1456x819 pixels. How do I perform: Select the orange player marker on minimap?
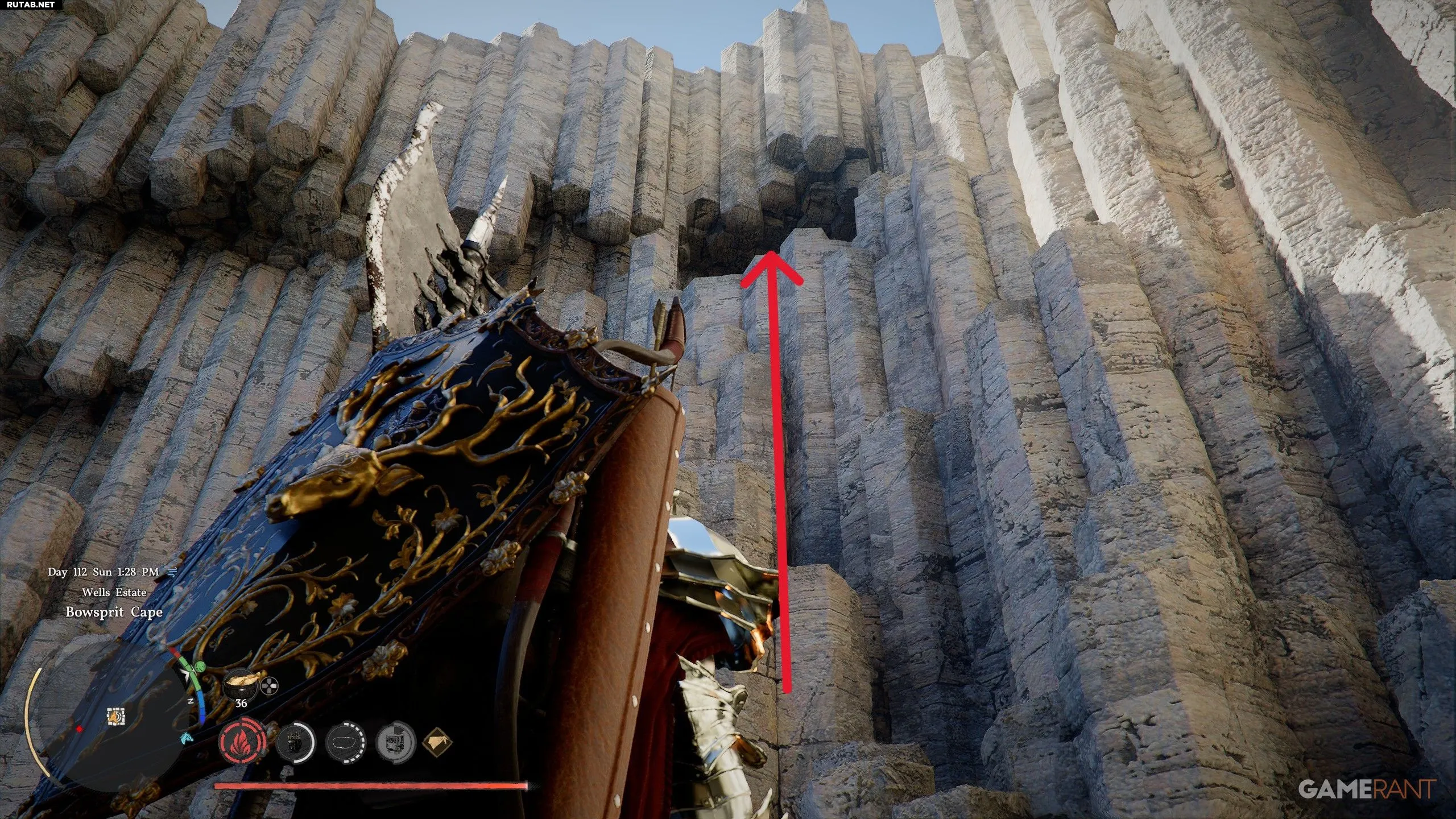[x=116, y=717]
